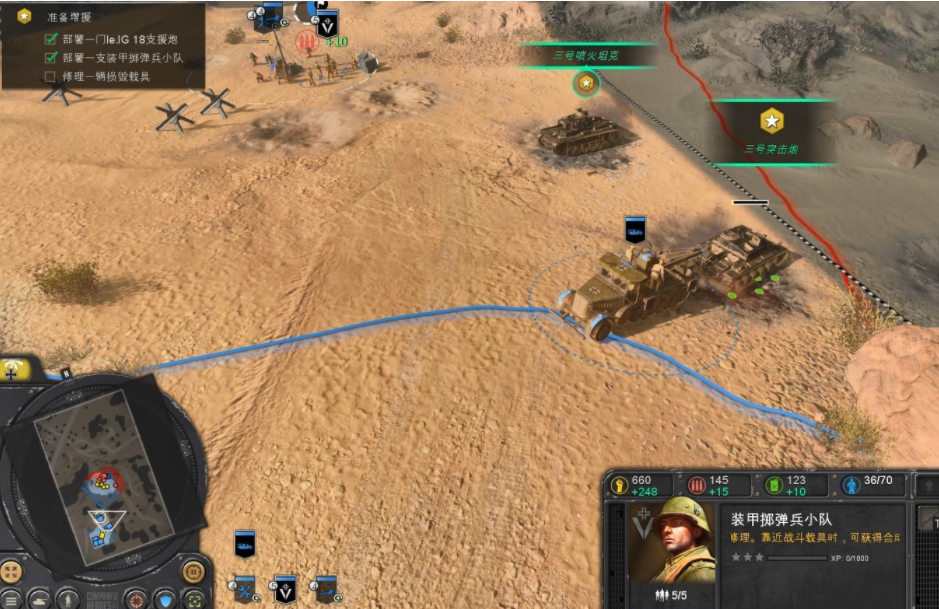Activate the red crosshair button
The image size is (939, 609).
(135, 598)
